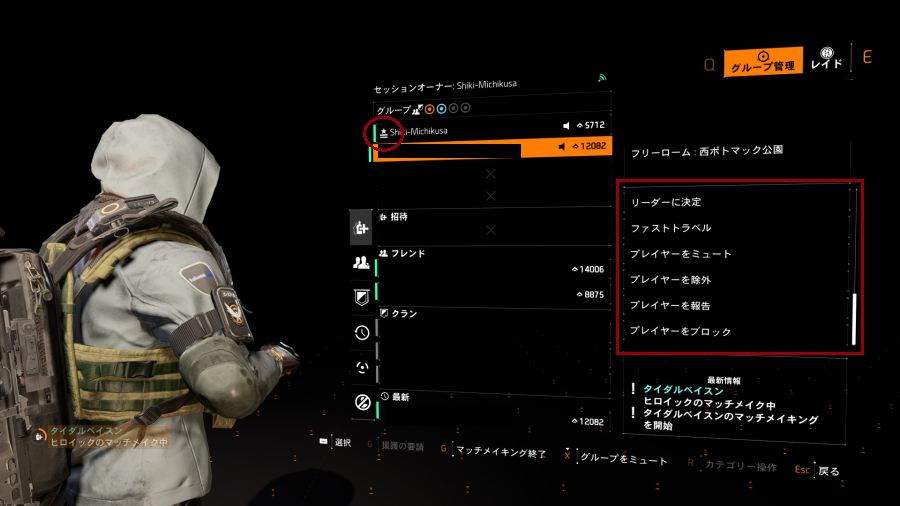Click the player options list scrollbar
The image size is (900, 506).
point(854,319)
